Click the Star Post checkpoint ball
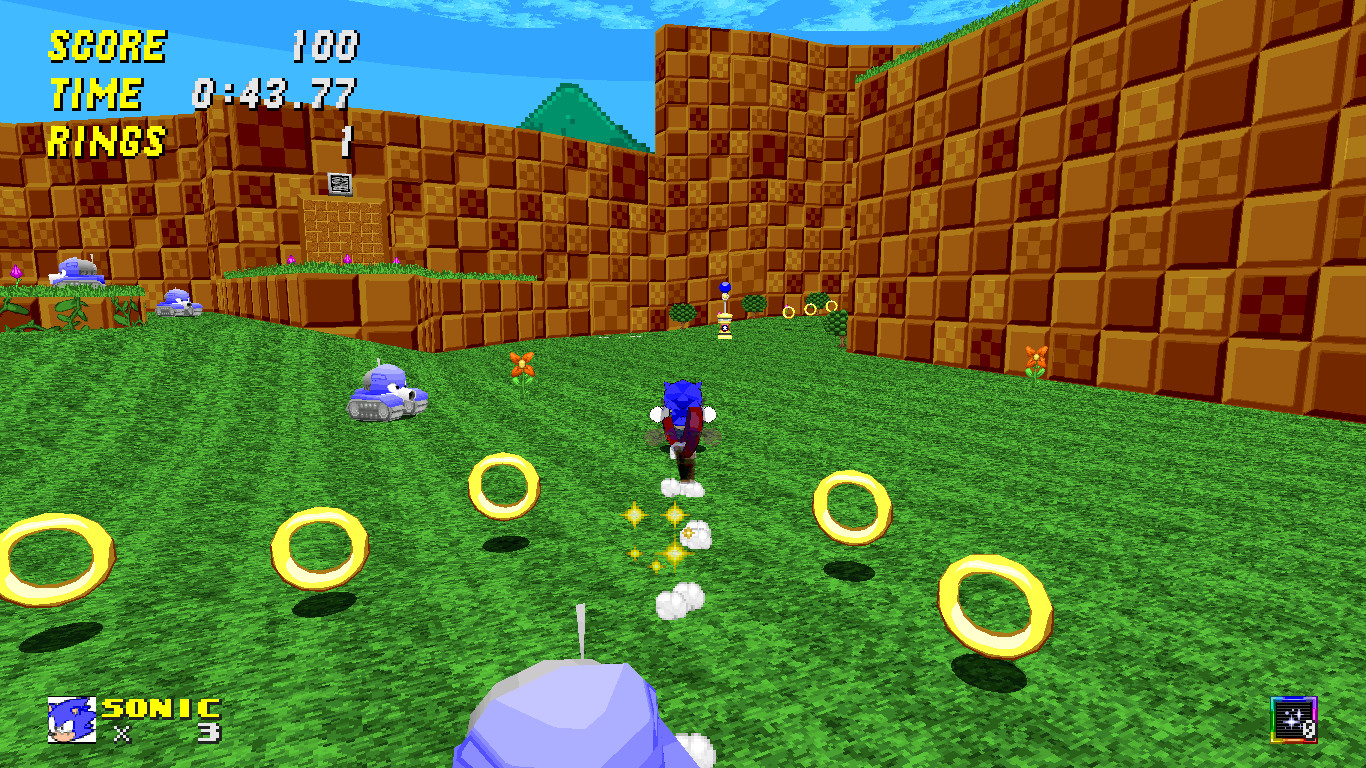The width and height of the screenshot is (1366, 768). (723, 288)
